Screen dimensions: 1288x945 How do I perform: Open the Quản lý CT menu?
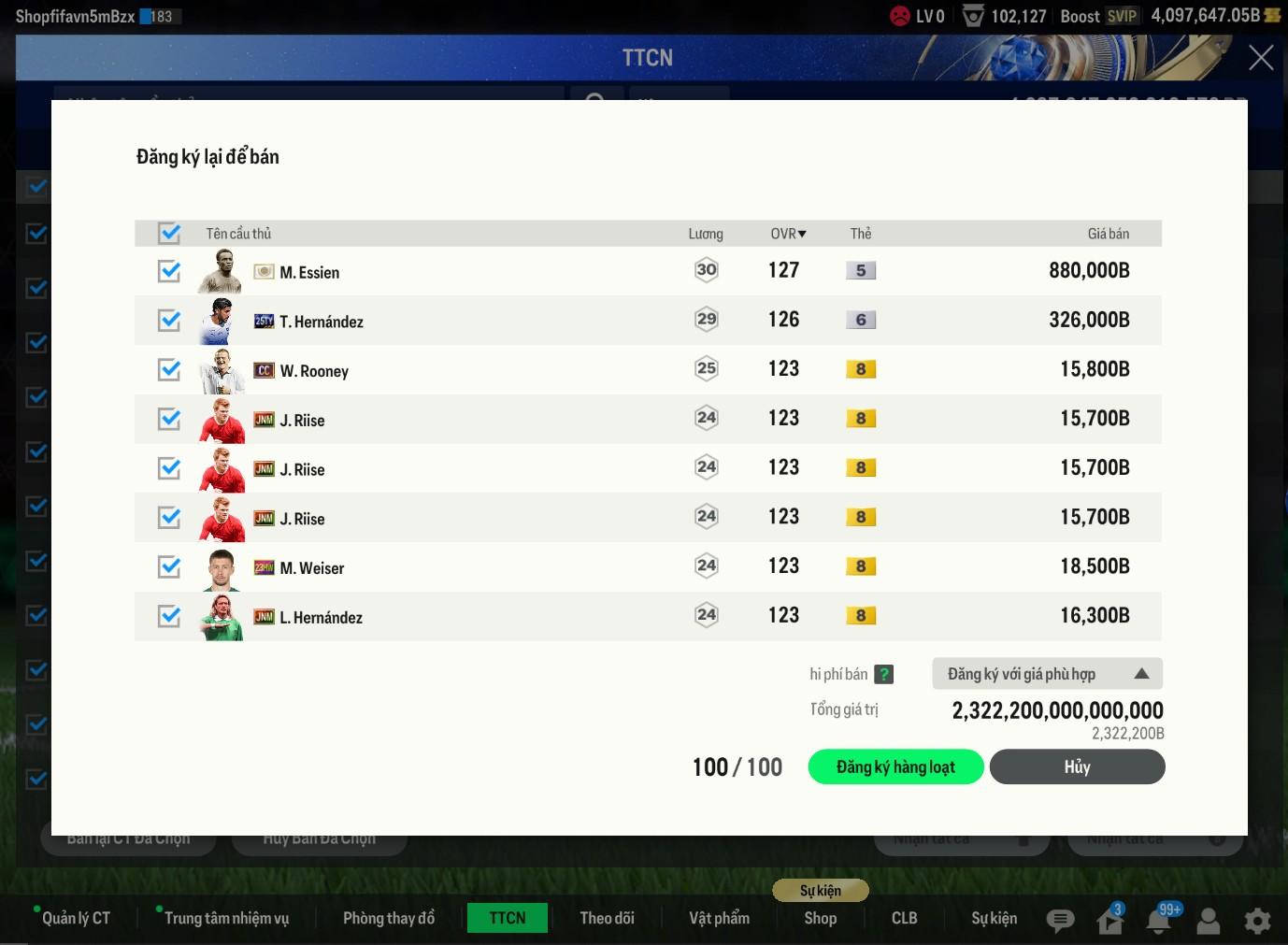point(76,918)
